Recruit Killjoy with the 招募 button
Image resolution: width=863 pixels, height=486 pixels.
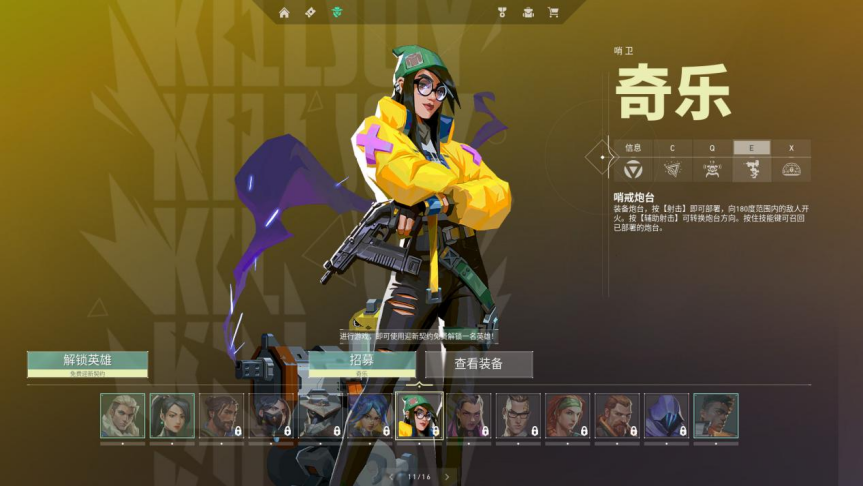361,362
